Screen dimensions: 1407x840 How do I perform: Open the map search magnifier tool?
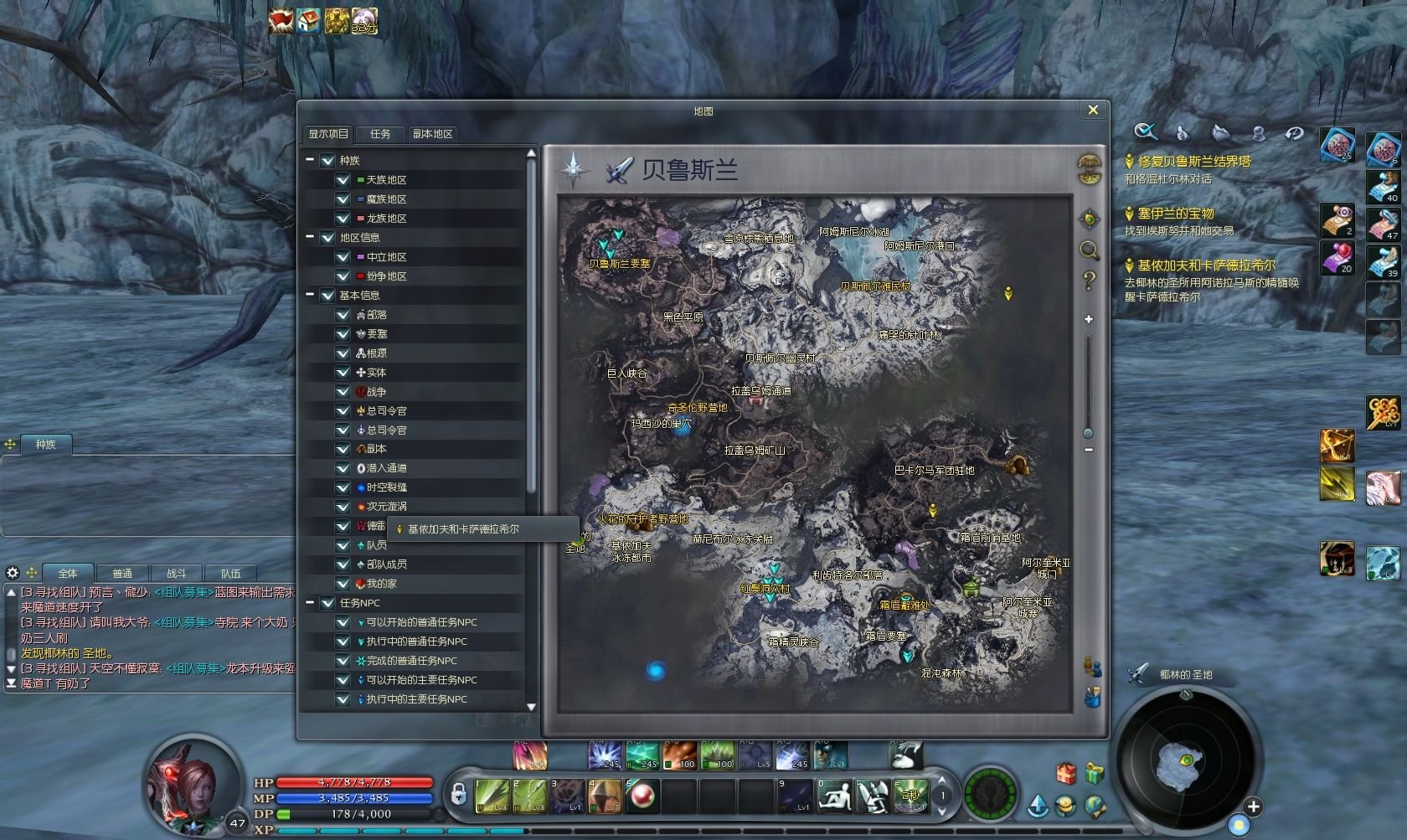tap(1089, 250)
